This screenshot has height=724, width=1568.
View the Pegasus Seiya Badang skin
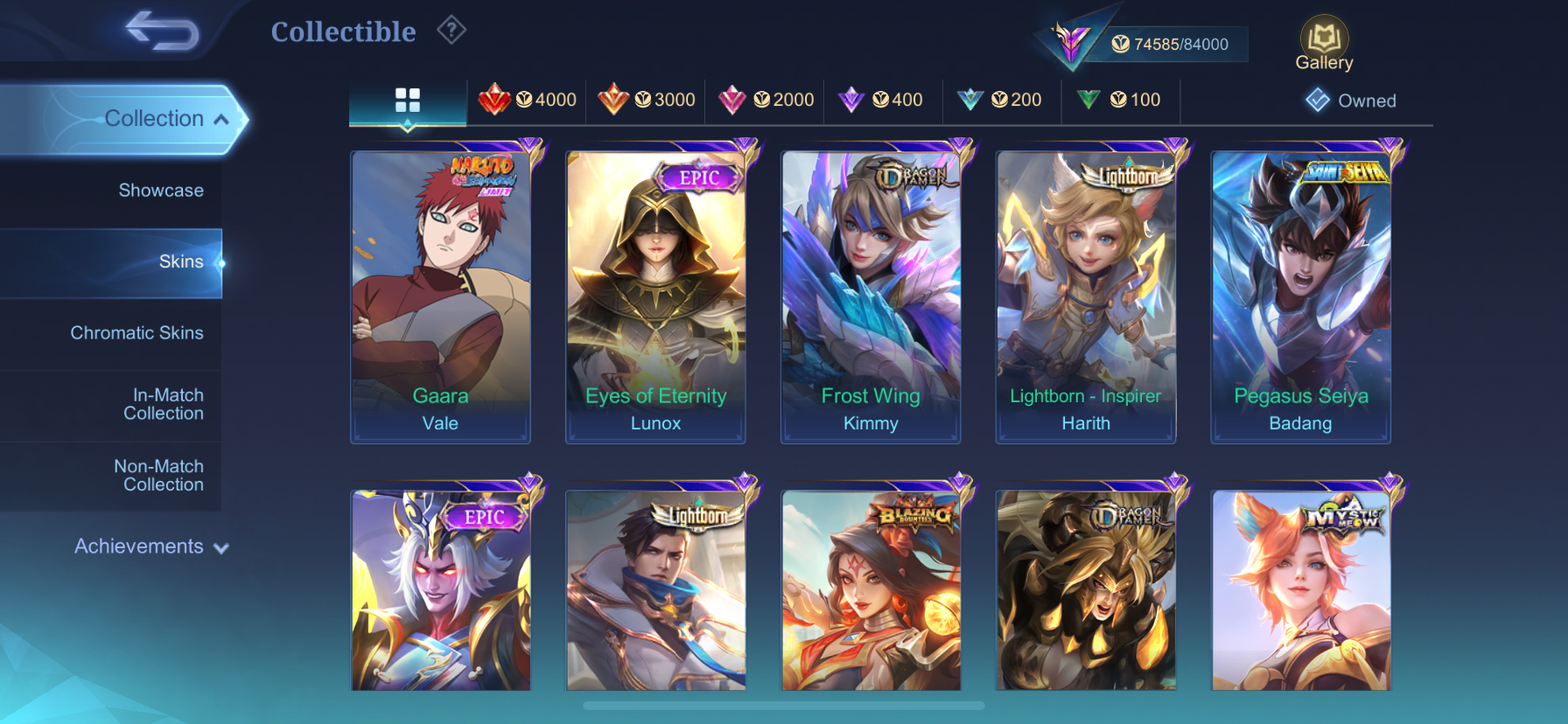coord(1301,296)
